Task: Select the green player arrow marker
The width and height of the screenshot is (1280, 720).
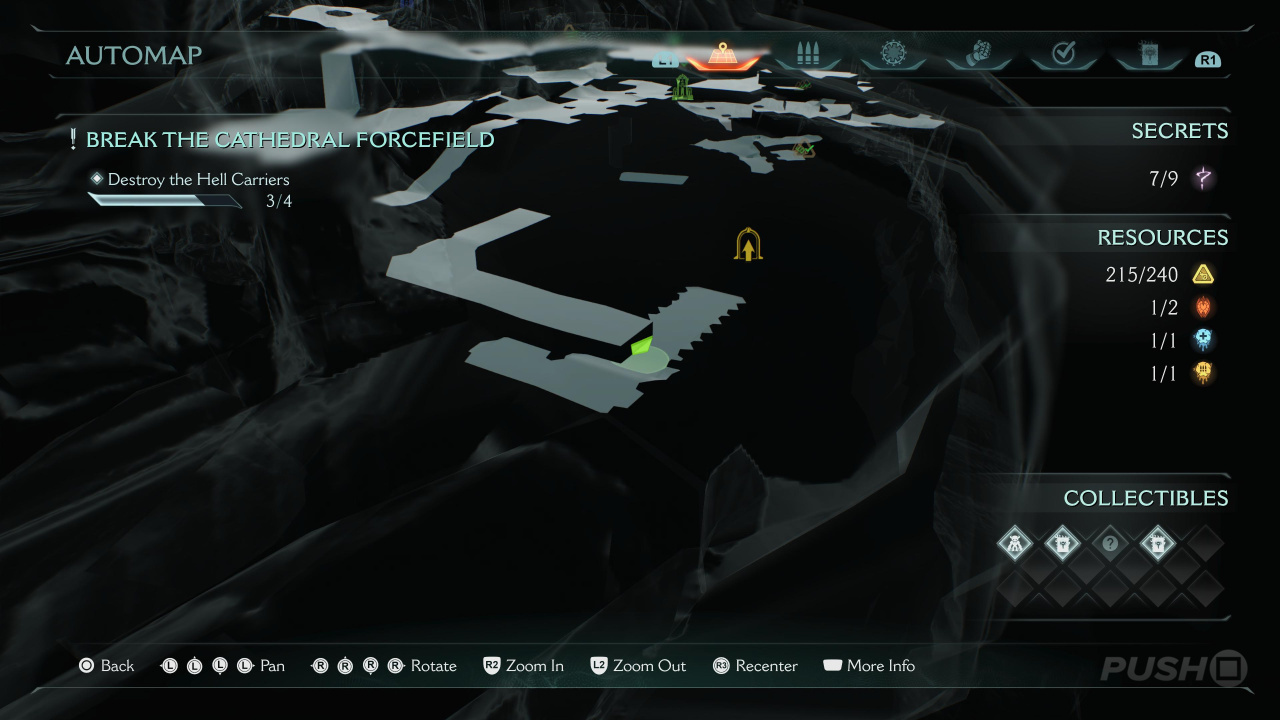Action: point(641,347)
